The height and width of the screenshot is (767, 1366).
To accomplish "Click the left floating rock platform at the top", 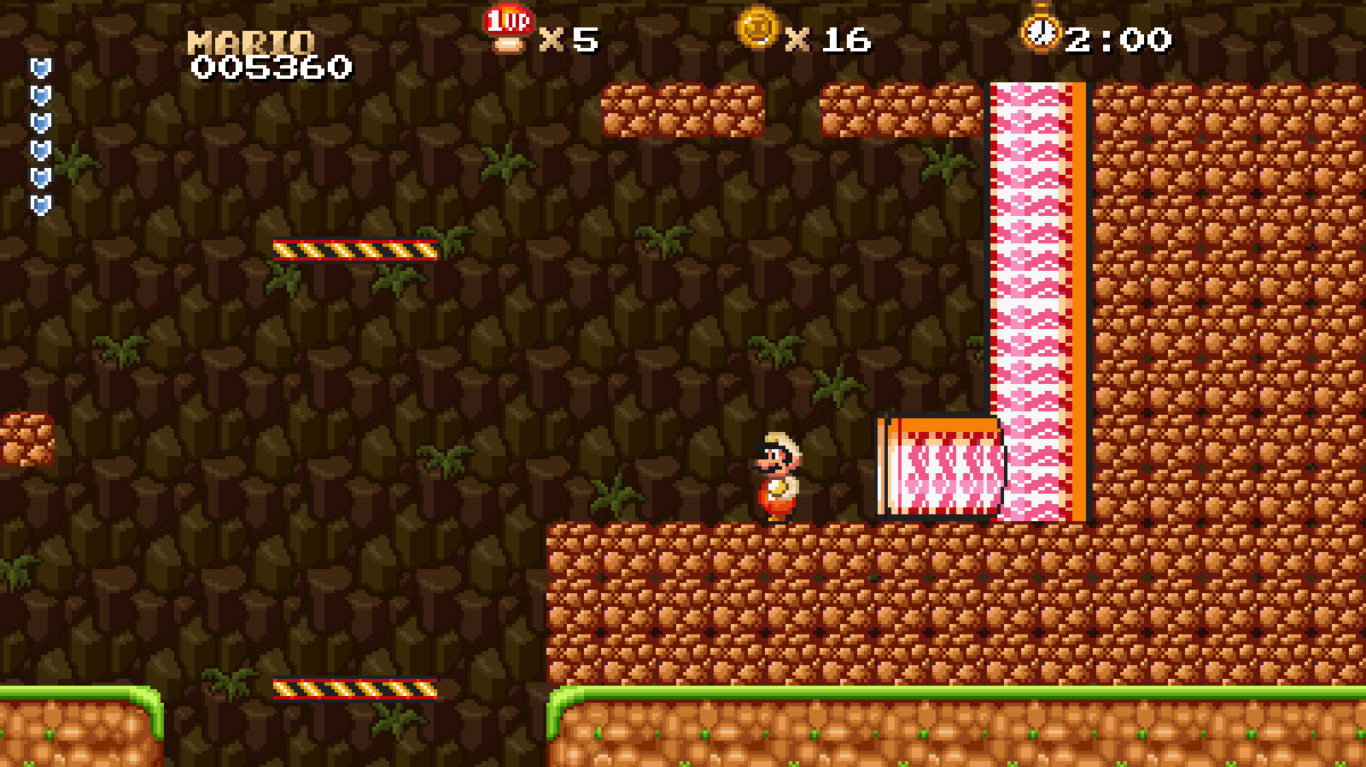I will click(685, 108).
